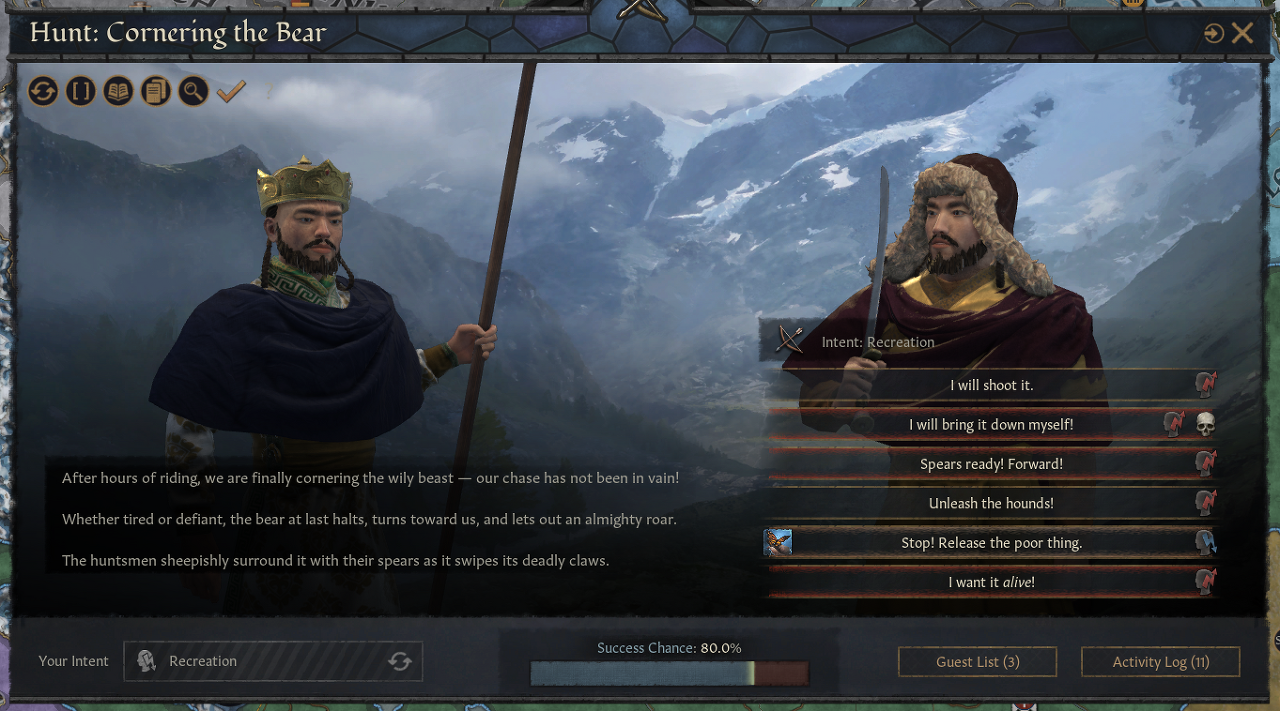The width and height of the screenshot is (1280, 711).
Task: Choose "Unleash the hounds!"
Action: coord(990,503)
